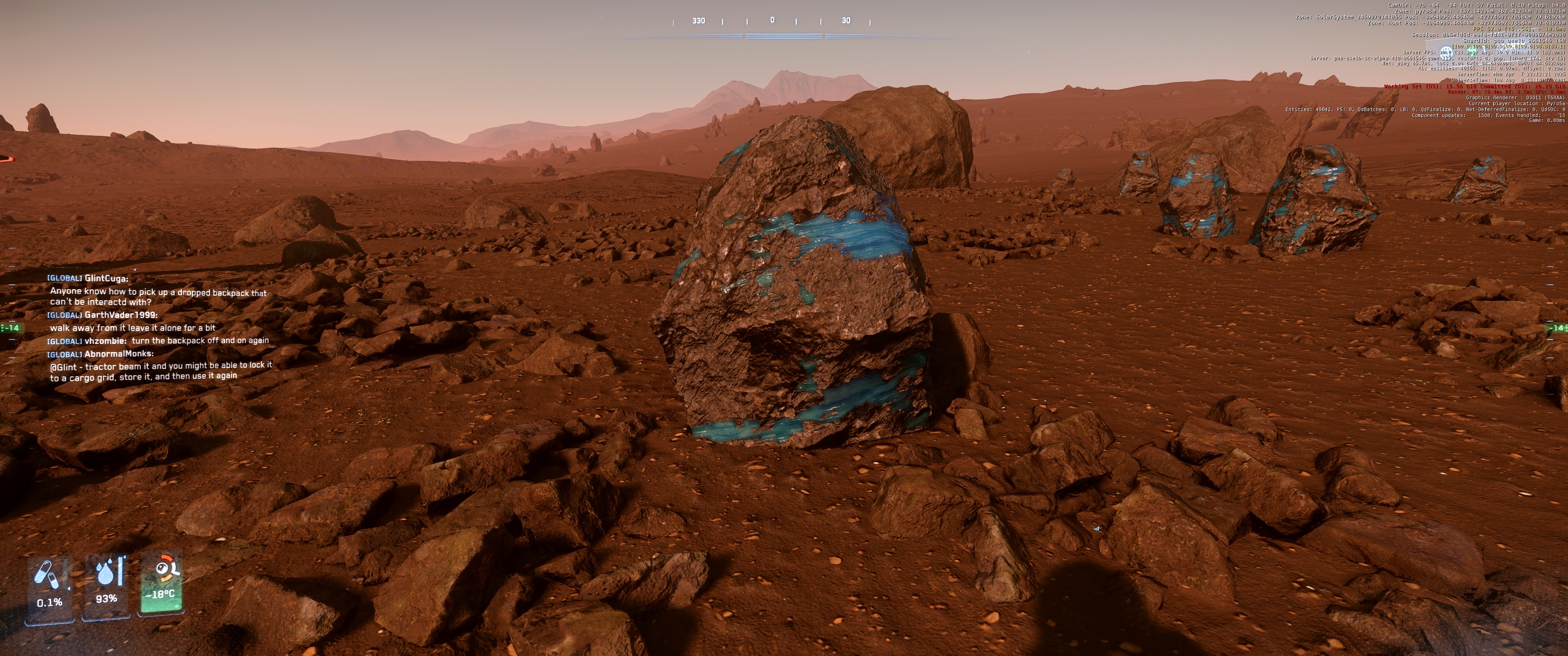Select GarthVader1999's chat message sender name
This screenshot has height=656, width=1568.
(x=120, y=315)
